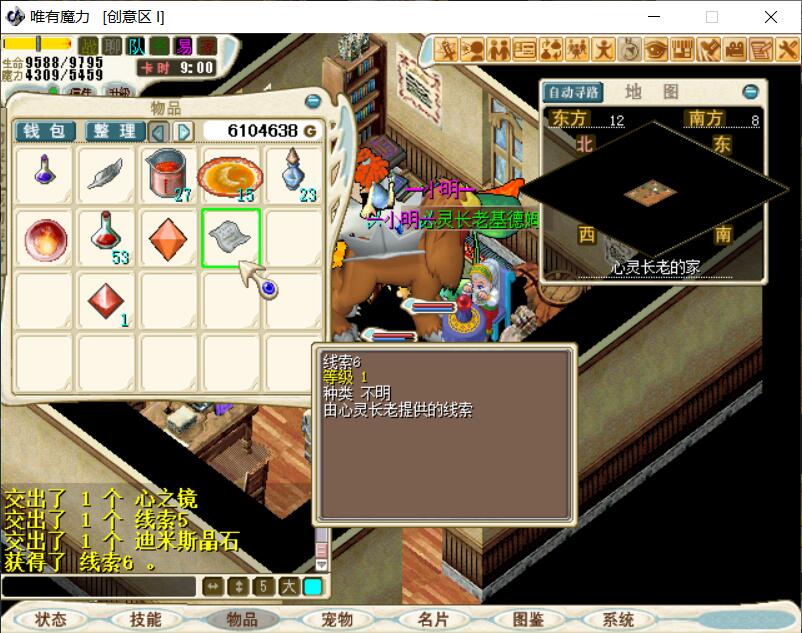Close the game window
This screenshot has width=802, height=633.
pos(771,17)
